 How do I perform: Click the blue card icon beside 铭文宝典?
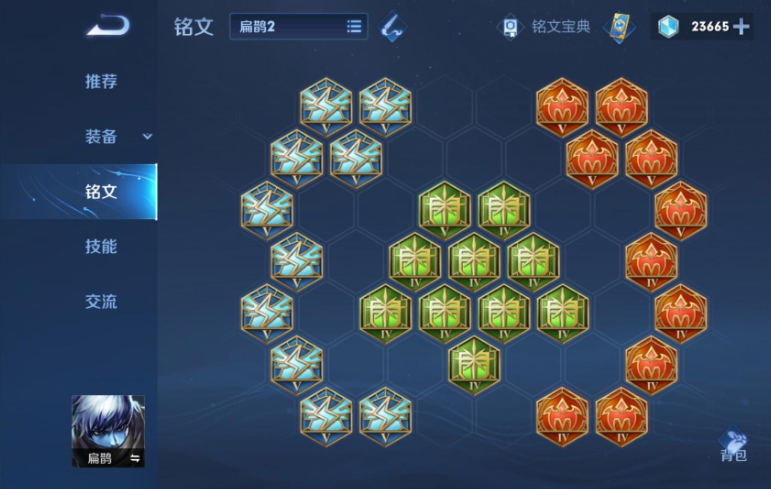tap(620, 27)
